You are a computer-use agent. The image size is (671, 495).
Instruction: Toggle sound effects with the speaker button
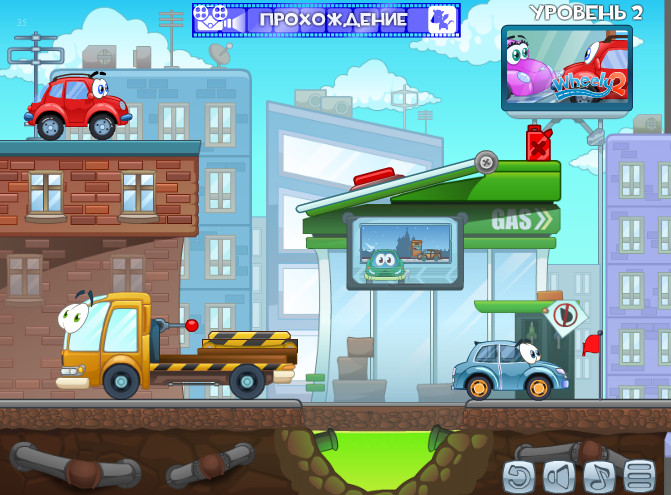click(x=559, y=476)
